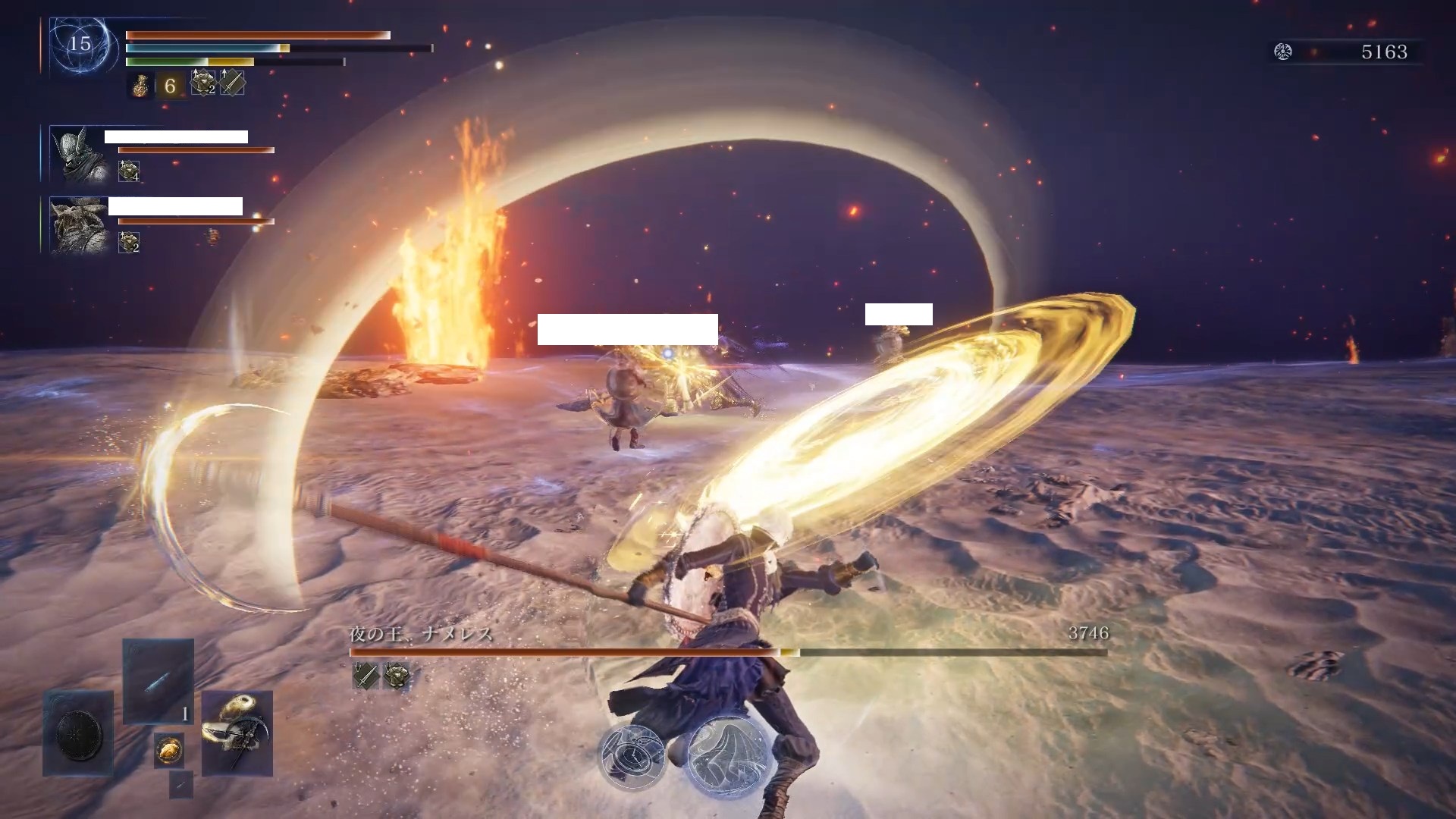Click the boss's sword attack debuff icon

pos(366,675)
